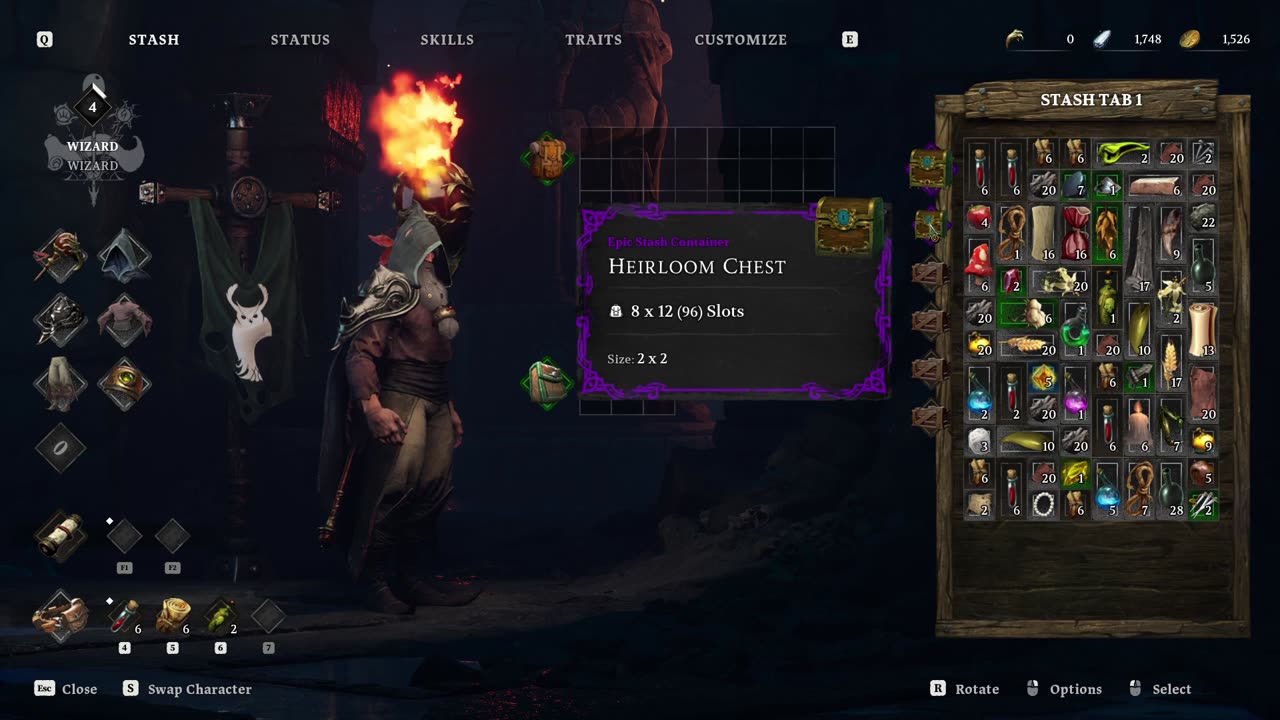
Task: Select the equipped shoulder armor slot
Action: (x=60, y=320)
